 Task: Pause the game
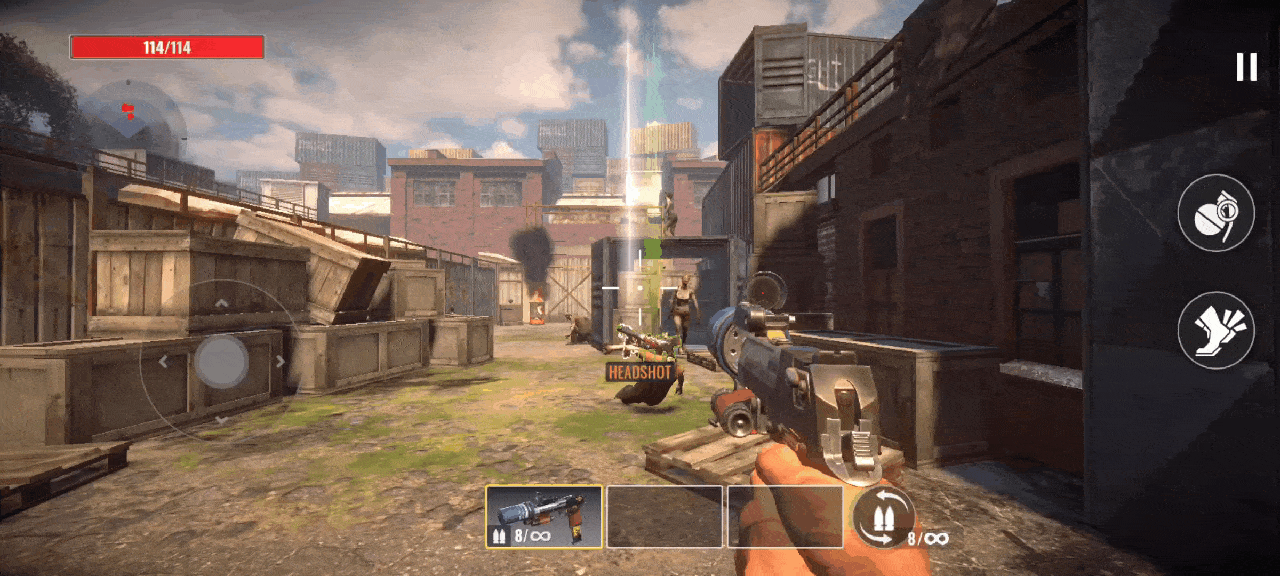coord(1246,67)
